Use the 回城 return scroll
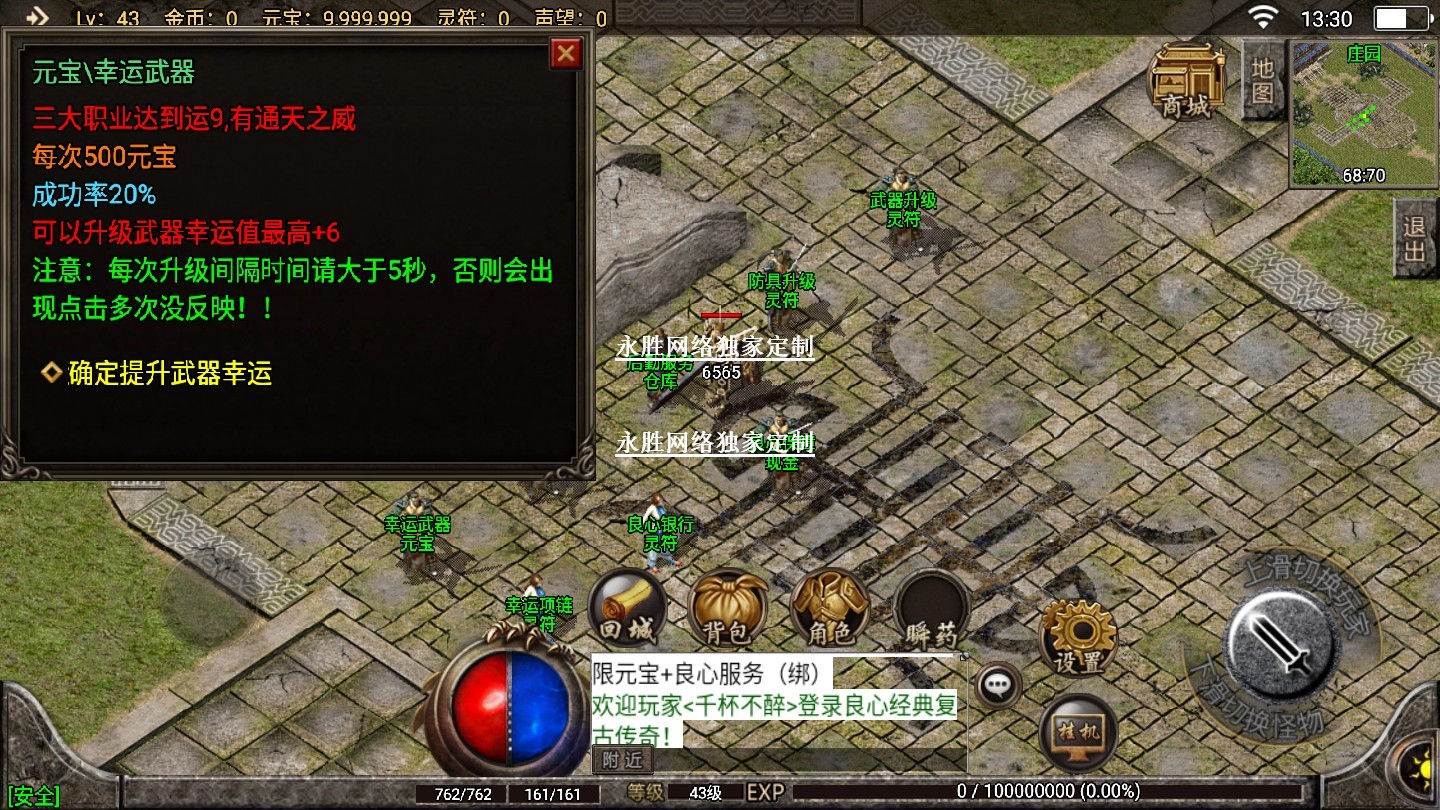 [x=627, y=608]
